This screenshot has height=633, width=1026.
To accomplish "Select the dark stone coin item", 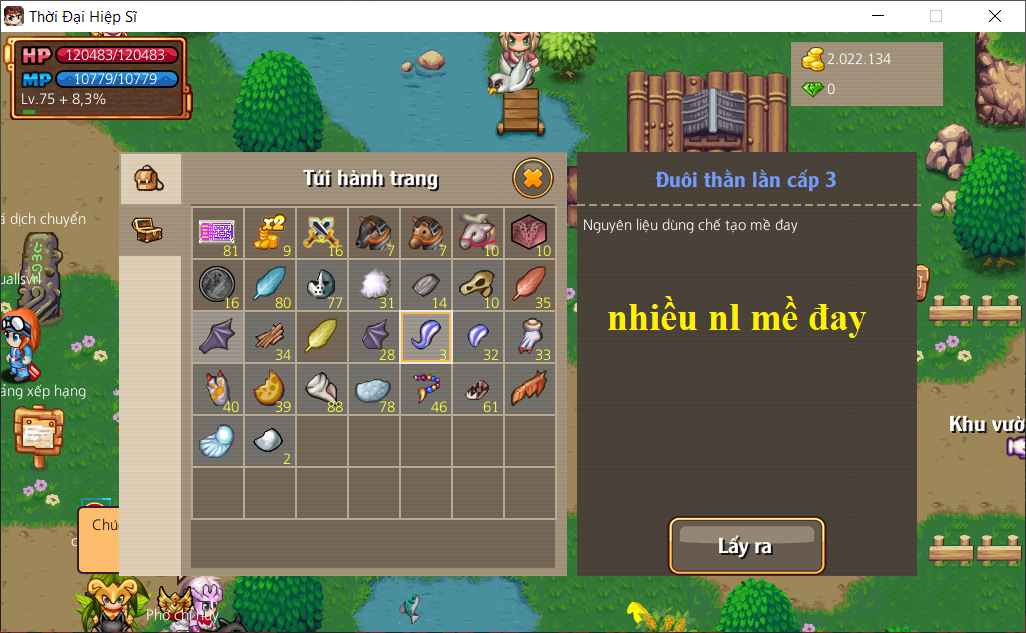I will (x=218, y=285).
